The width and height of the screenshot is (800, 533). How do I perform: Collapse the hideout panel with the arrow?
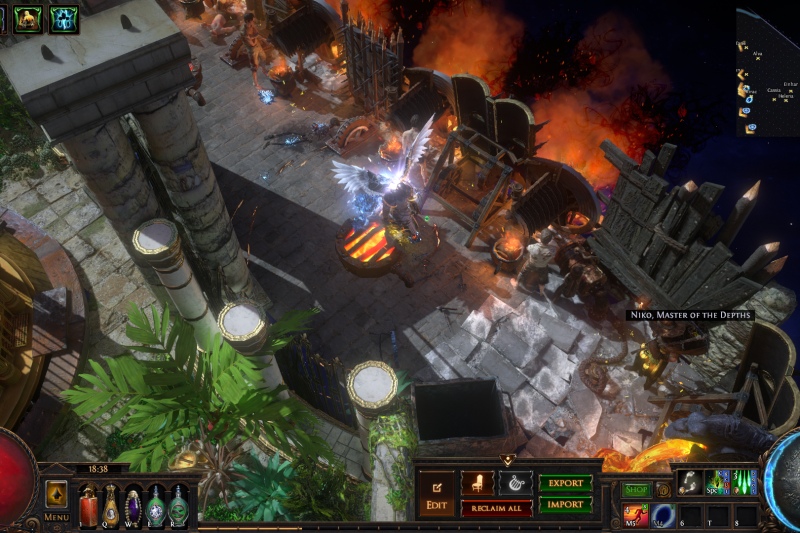click(507, 460)
